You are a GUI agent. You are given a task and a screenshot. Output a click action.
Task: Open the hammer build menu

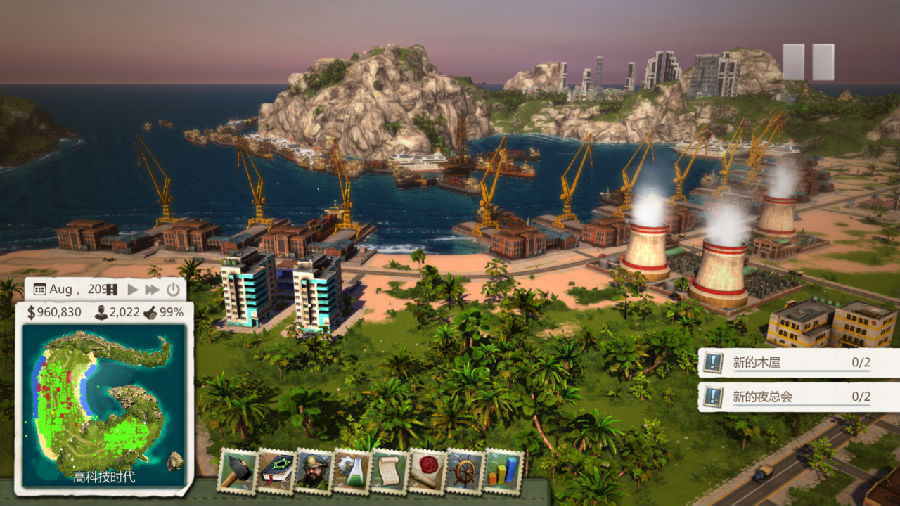click(x=239, y=469)
